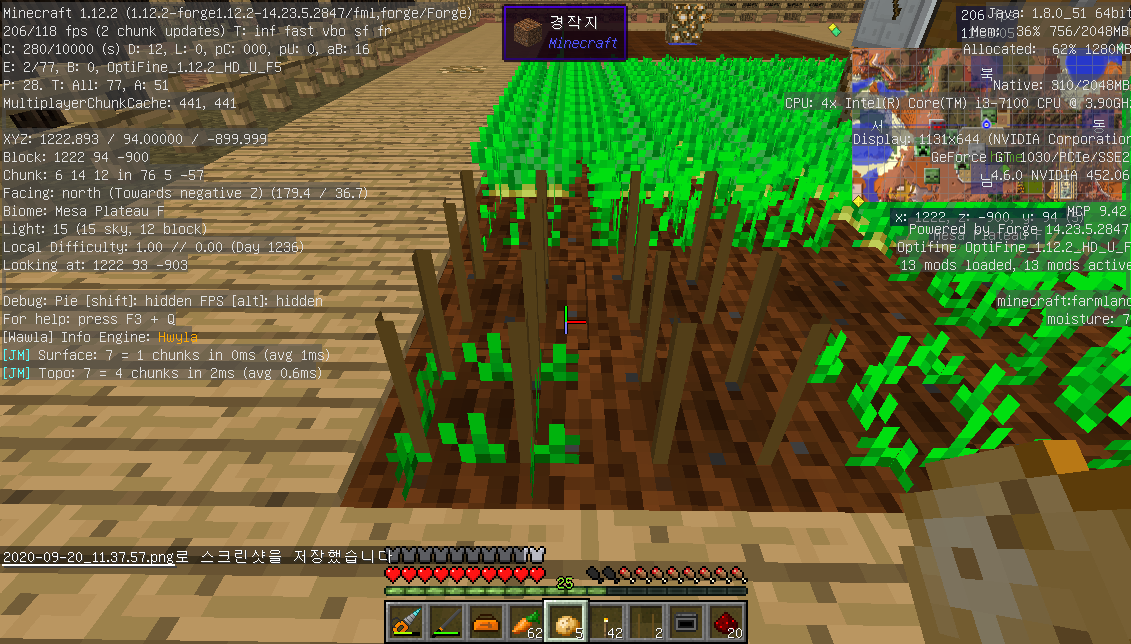
Task: Choose the carrot stack of 62
Action: tap(526, 622)
